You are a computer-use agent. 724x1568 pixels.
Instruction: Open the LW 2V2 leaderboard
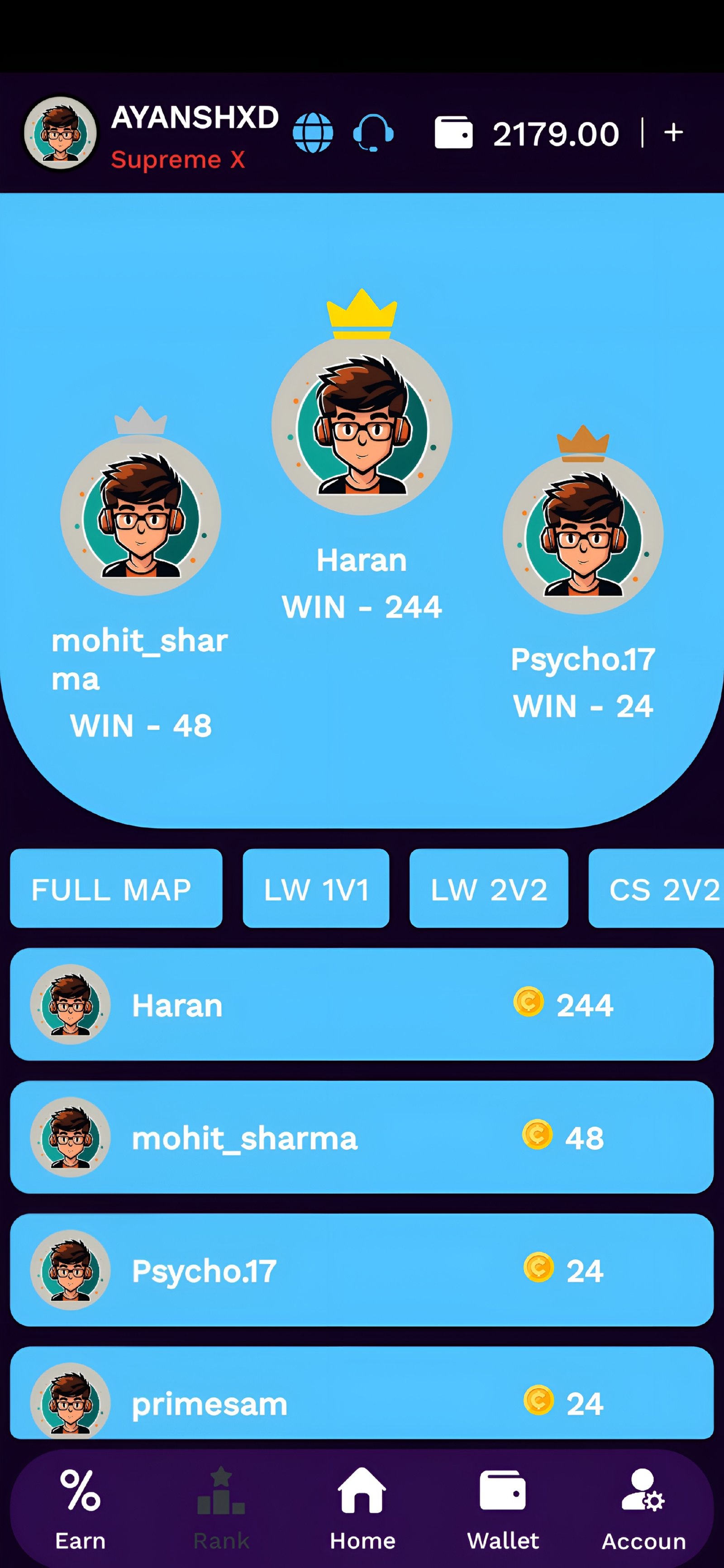[489, 889]
